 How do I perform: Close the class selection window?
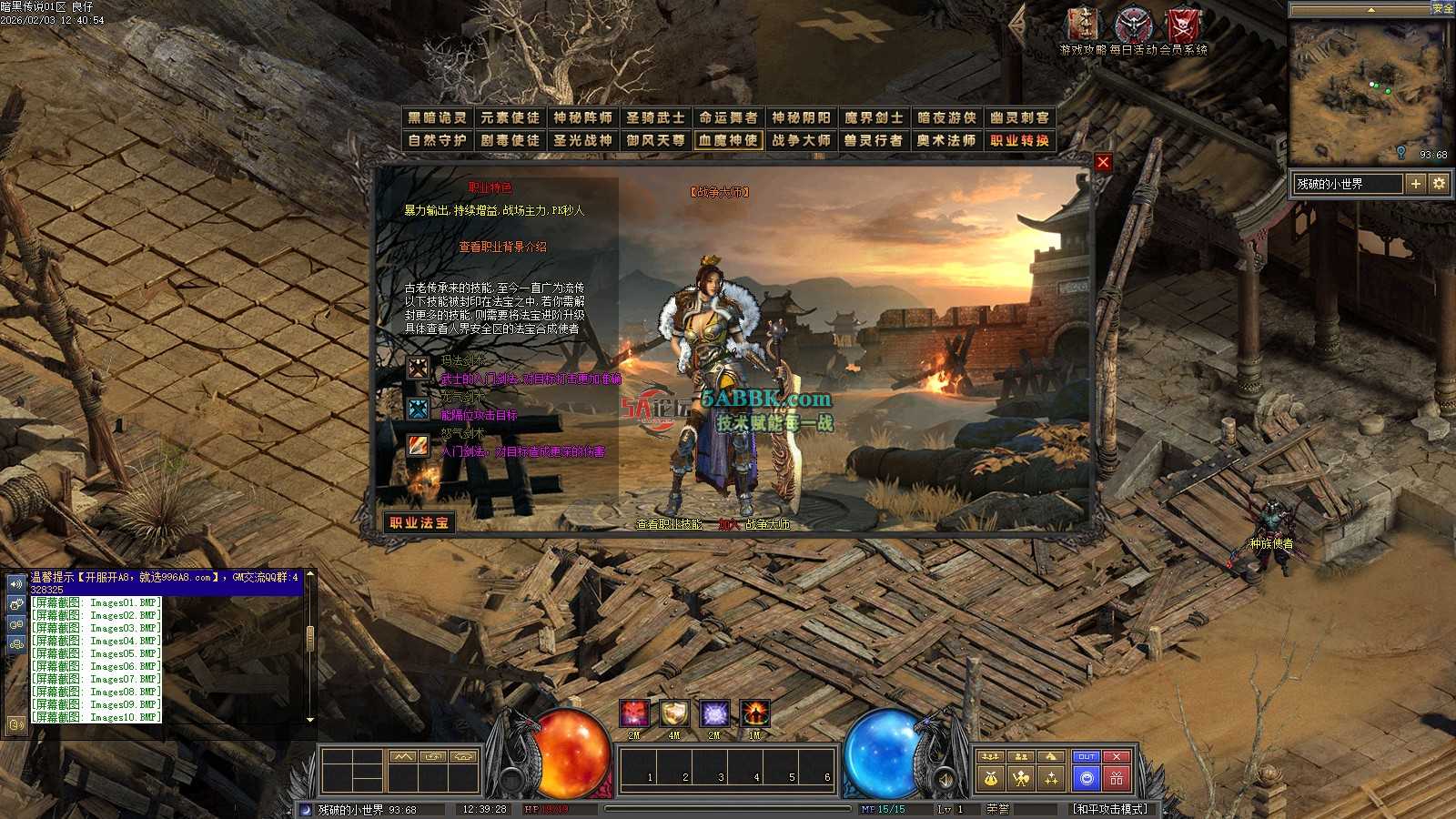click(1103, 162)
